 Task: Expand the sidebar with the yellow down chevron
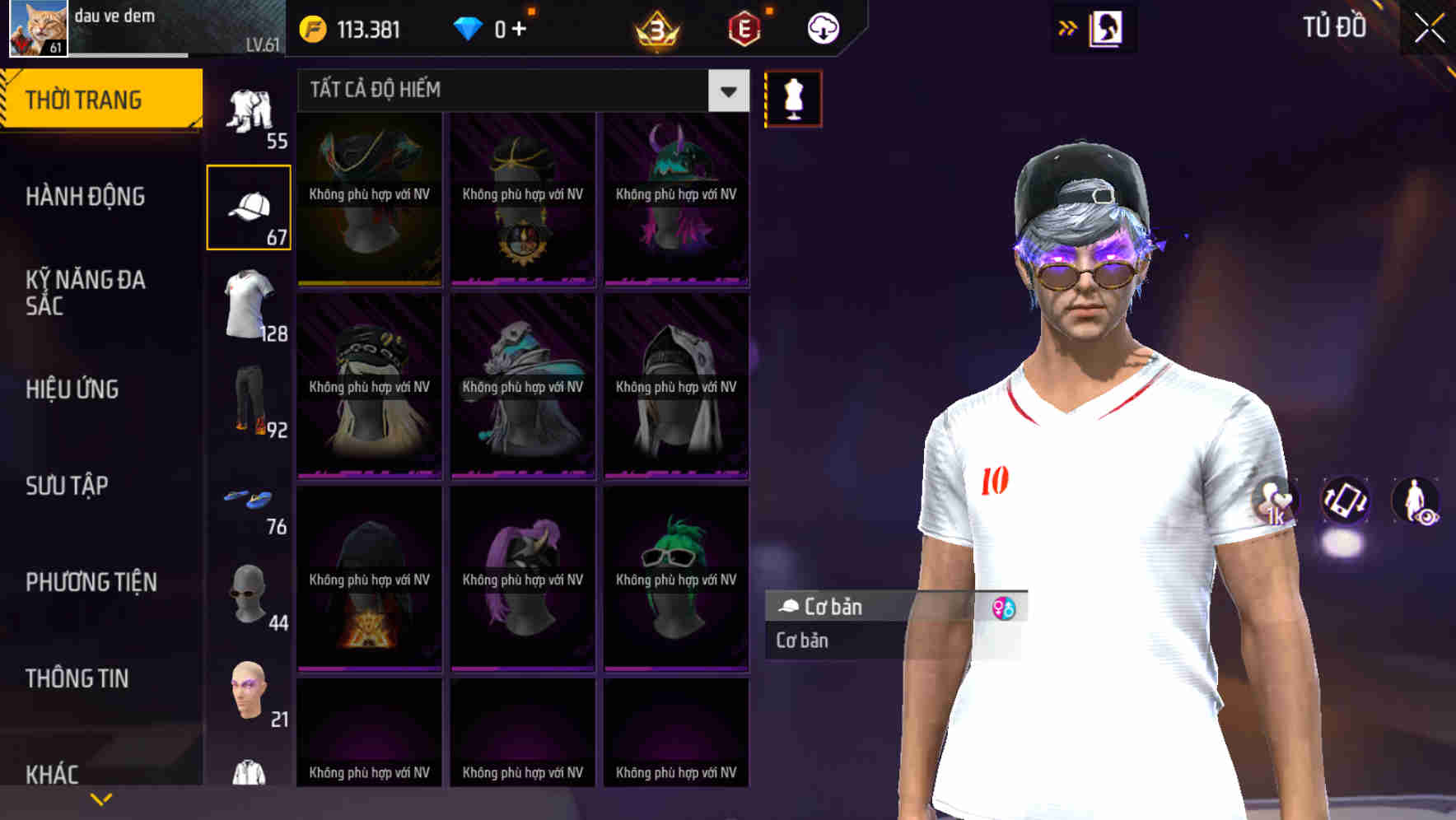click(x=101, y=797)
